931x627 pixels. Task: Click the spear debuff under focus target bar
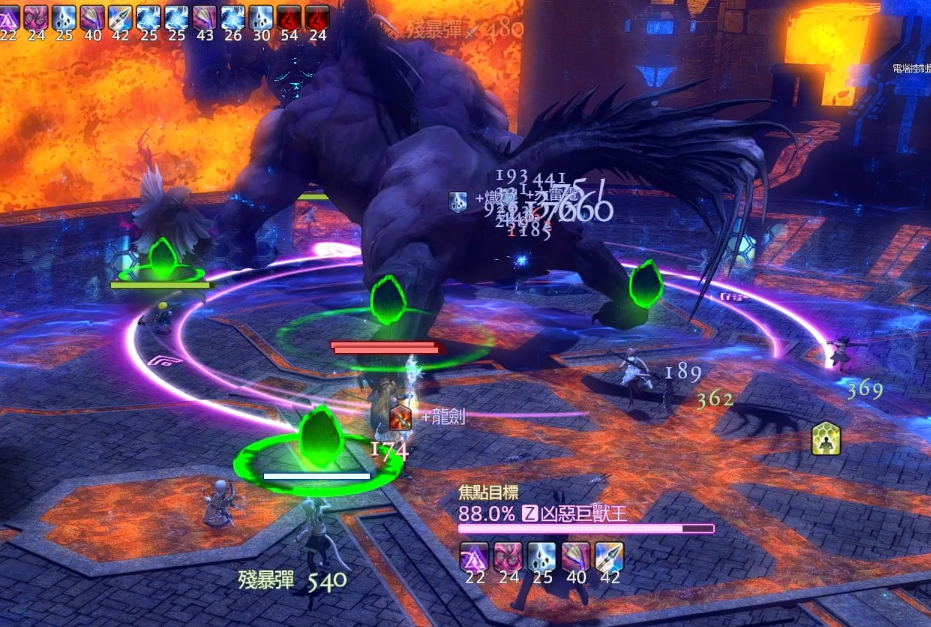click(x=609, y=557)
